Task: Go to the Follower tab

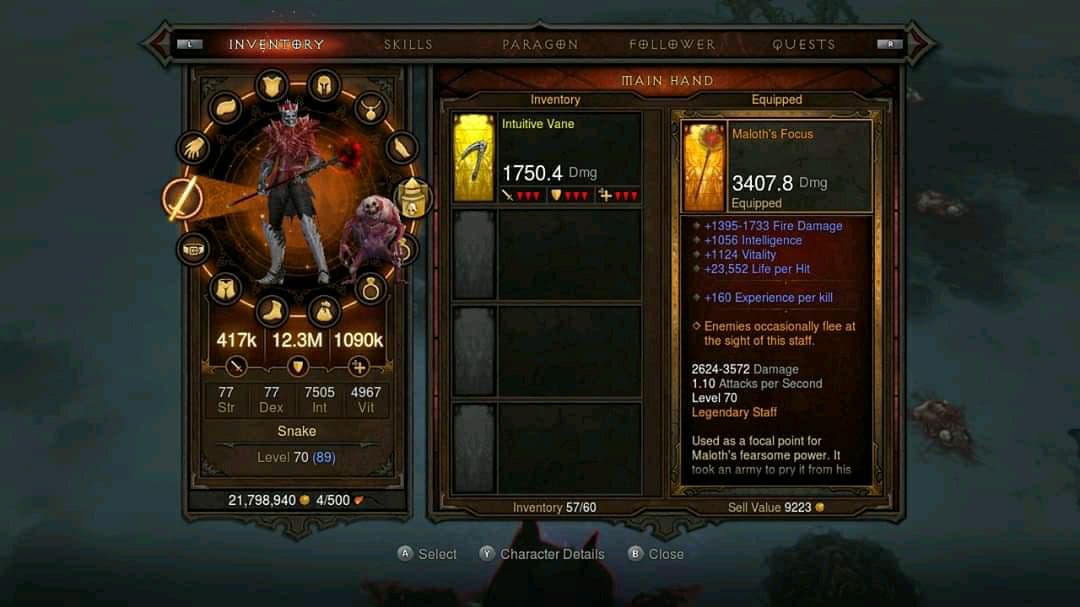Action: (x=672, y=45)
